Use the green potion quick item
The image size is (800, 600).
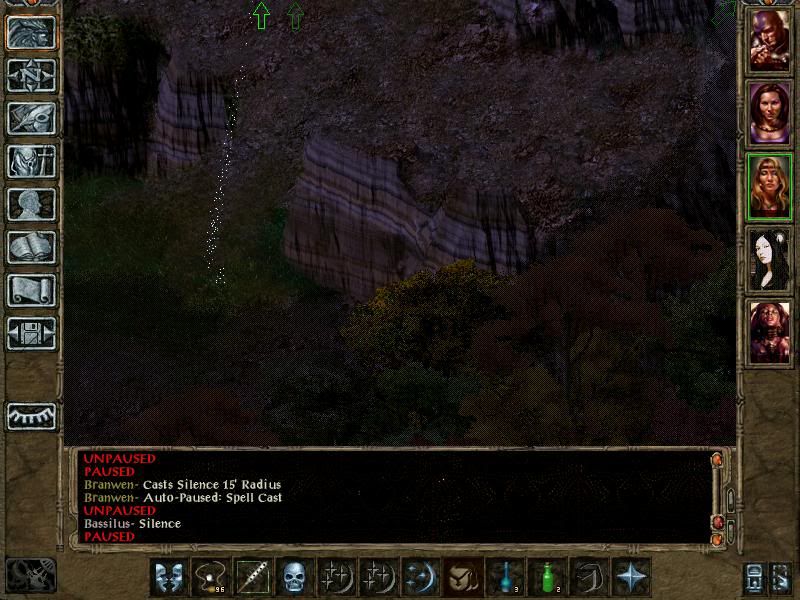pos(547,577)
